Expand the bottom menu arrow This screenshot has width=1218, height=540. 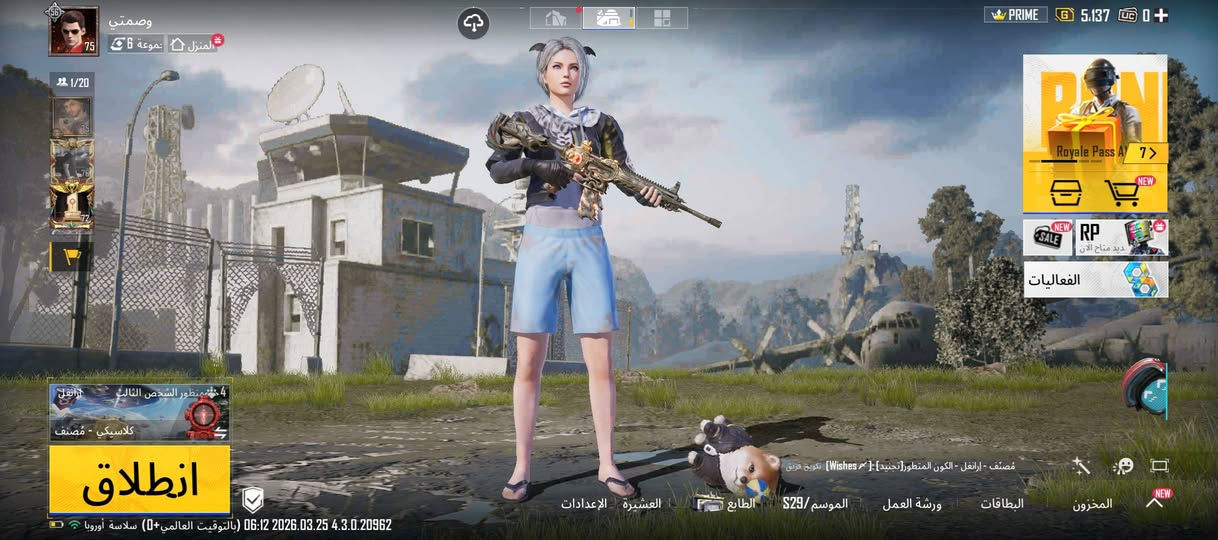click(x=1154, y=503)
